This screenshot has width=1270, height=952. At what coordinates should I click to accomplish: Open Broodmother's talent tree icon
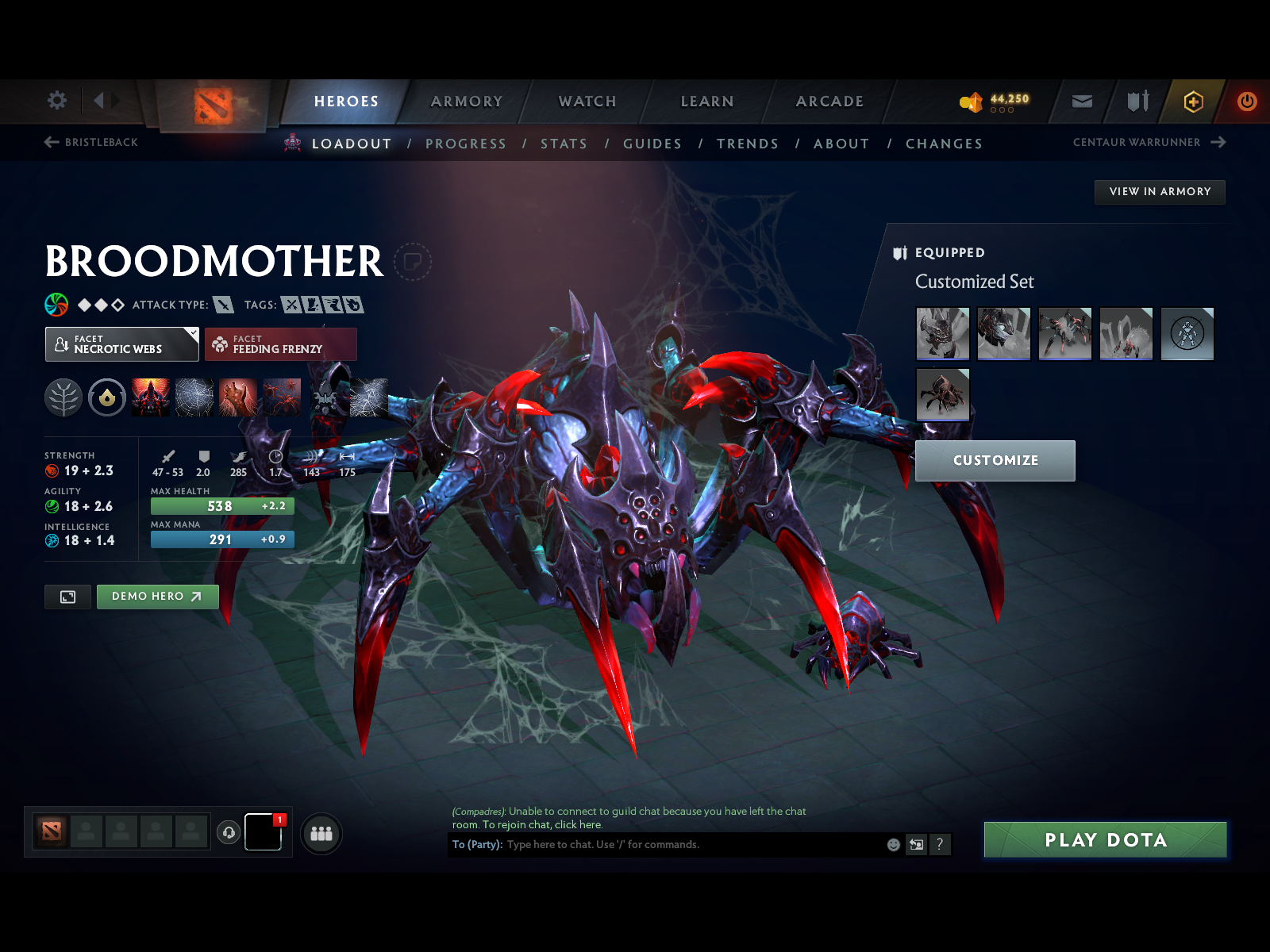[x=62, y=397]
